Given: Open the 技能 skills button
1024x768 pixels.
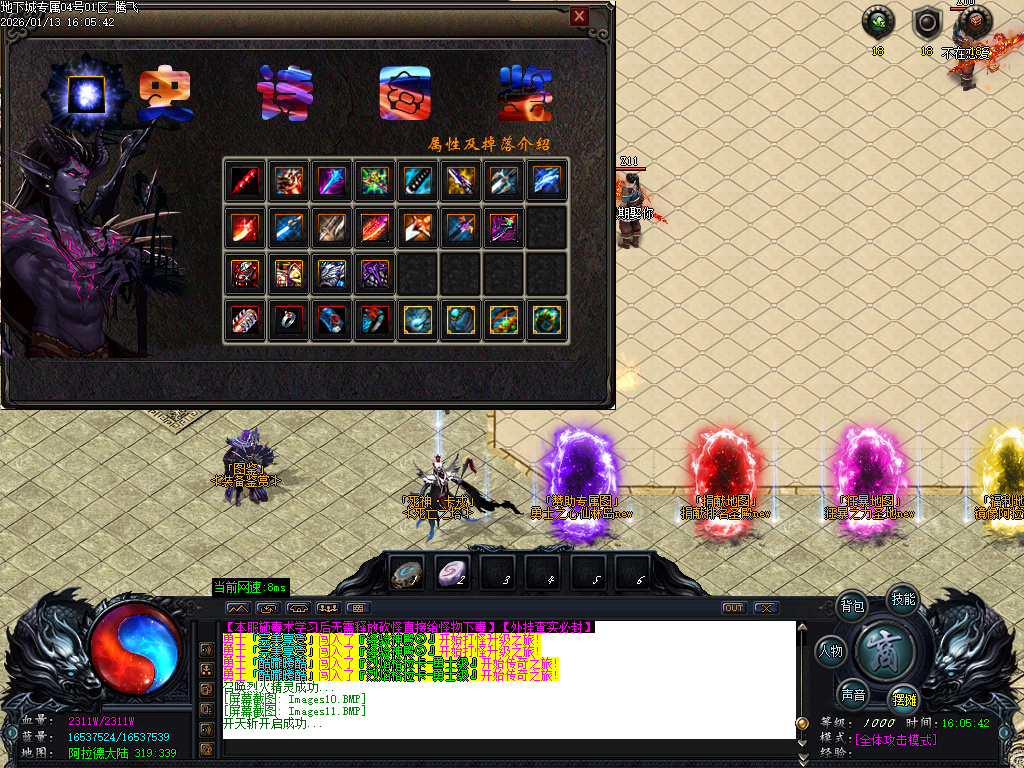Looking at the screenshot, I should pos(903,599).
